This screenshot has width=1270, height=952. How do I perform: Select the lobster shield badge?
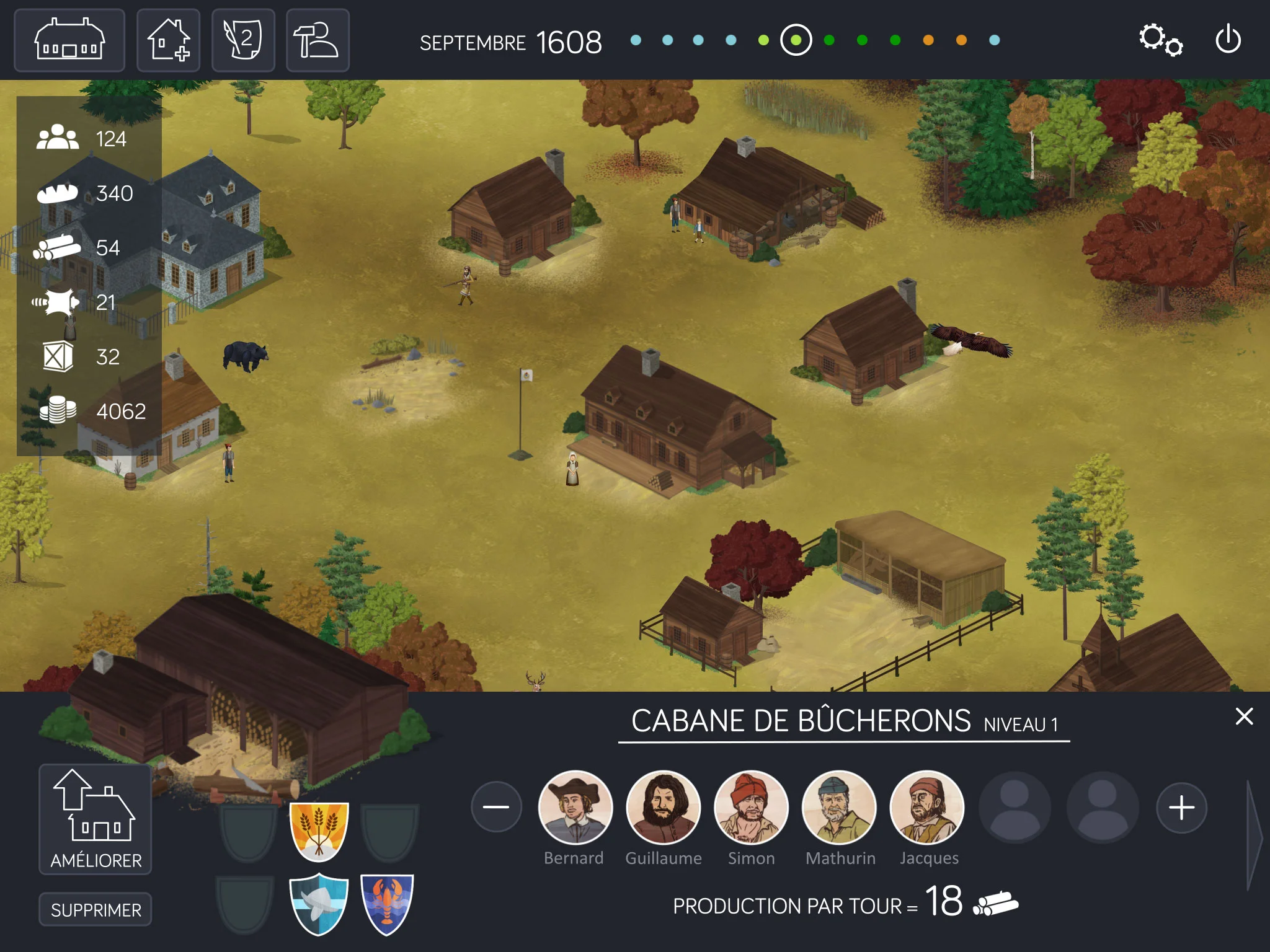(x=387, y=904)
